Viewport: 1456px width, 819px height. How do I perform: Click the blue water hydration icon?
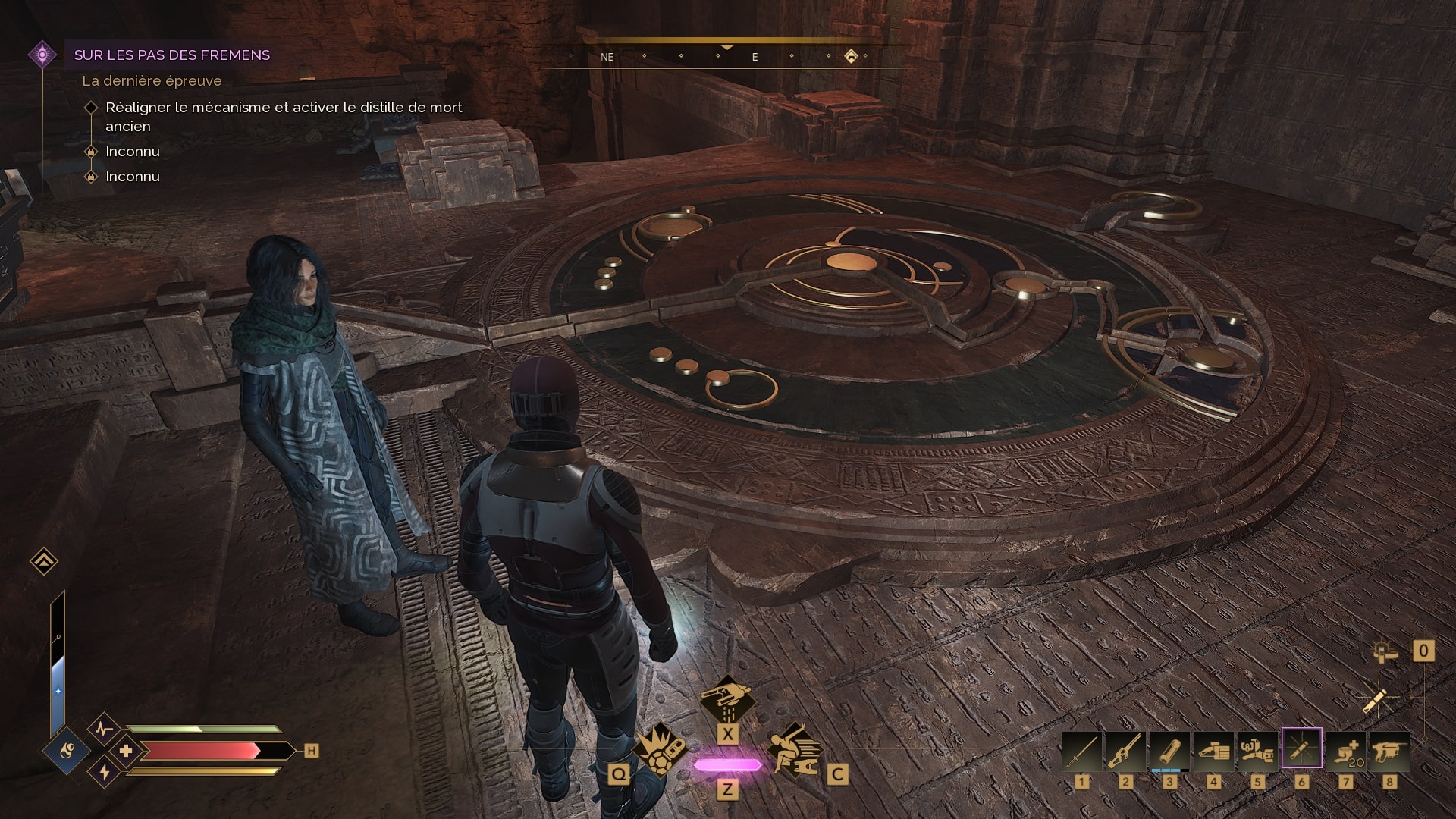pyautogui.click(x=68, y=752)
